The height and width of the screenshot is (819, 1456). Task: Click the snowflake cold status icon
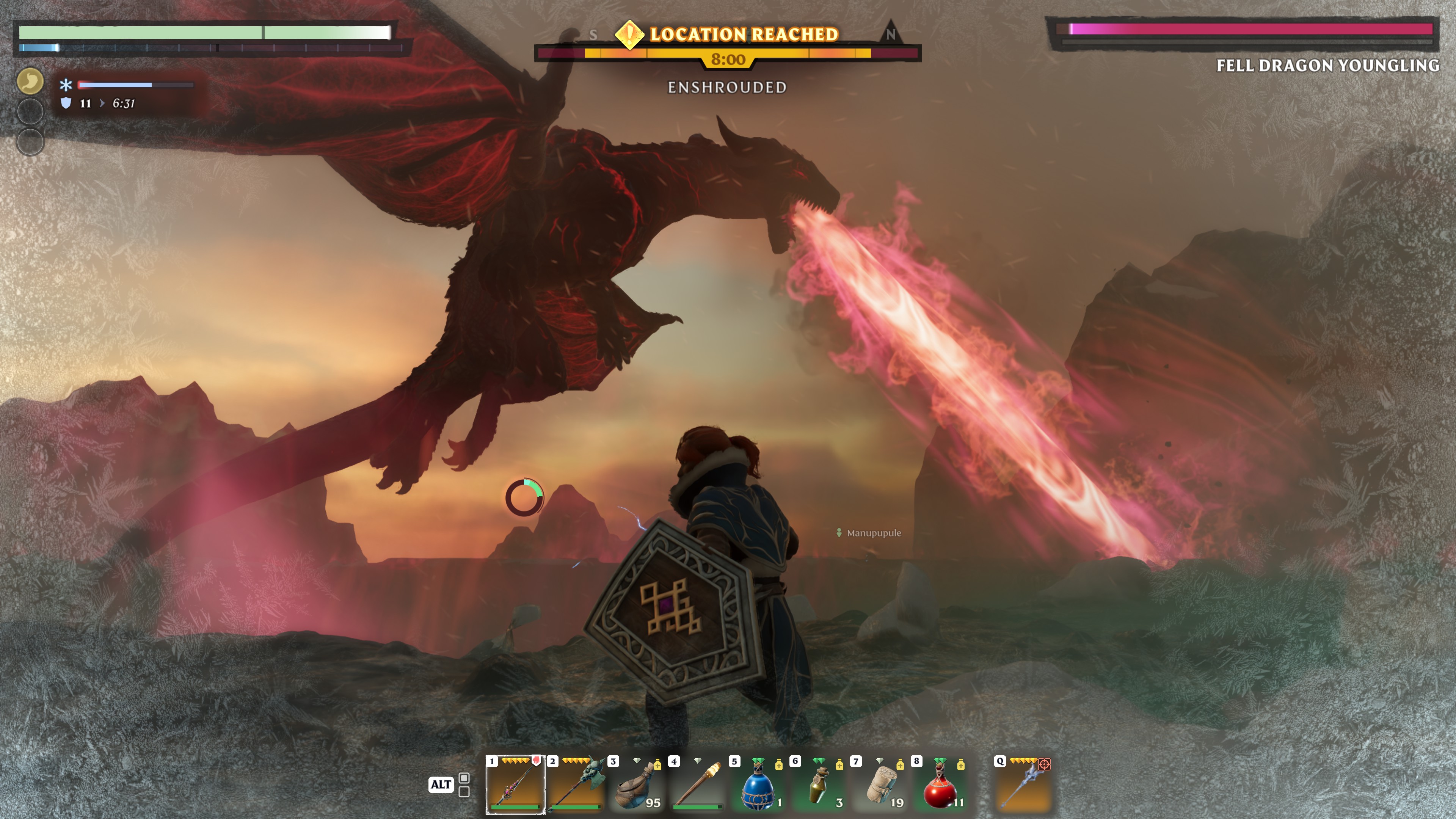tap(66, 85)
